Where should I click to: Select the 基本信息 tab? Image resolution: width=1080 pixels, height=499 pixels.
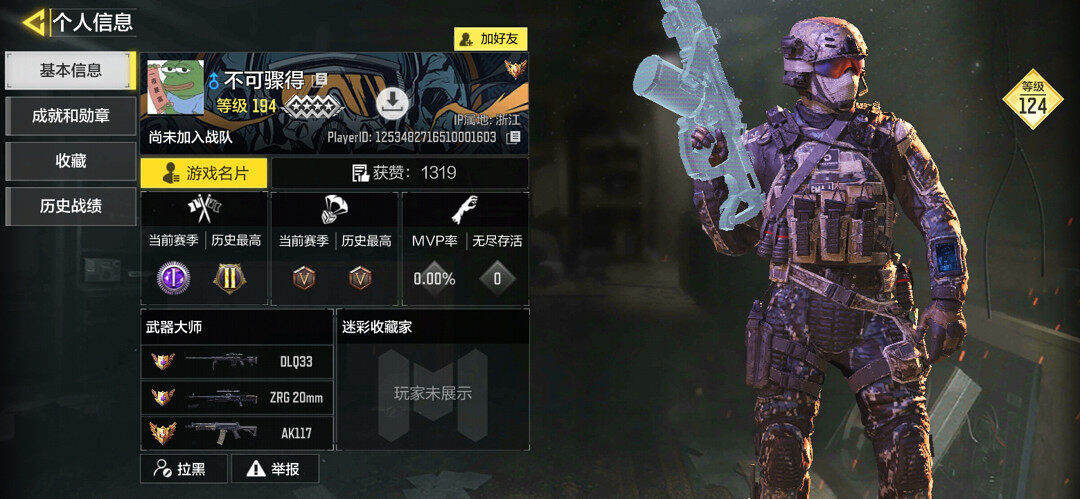[x=70, y=70]
